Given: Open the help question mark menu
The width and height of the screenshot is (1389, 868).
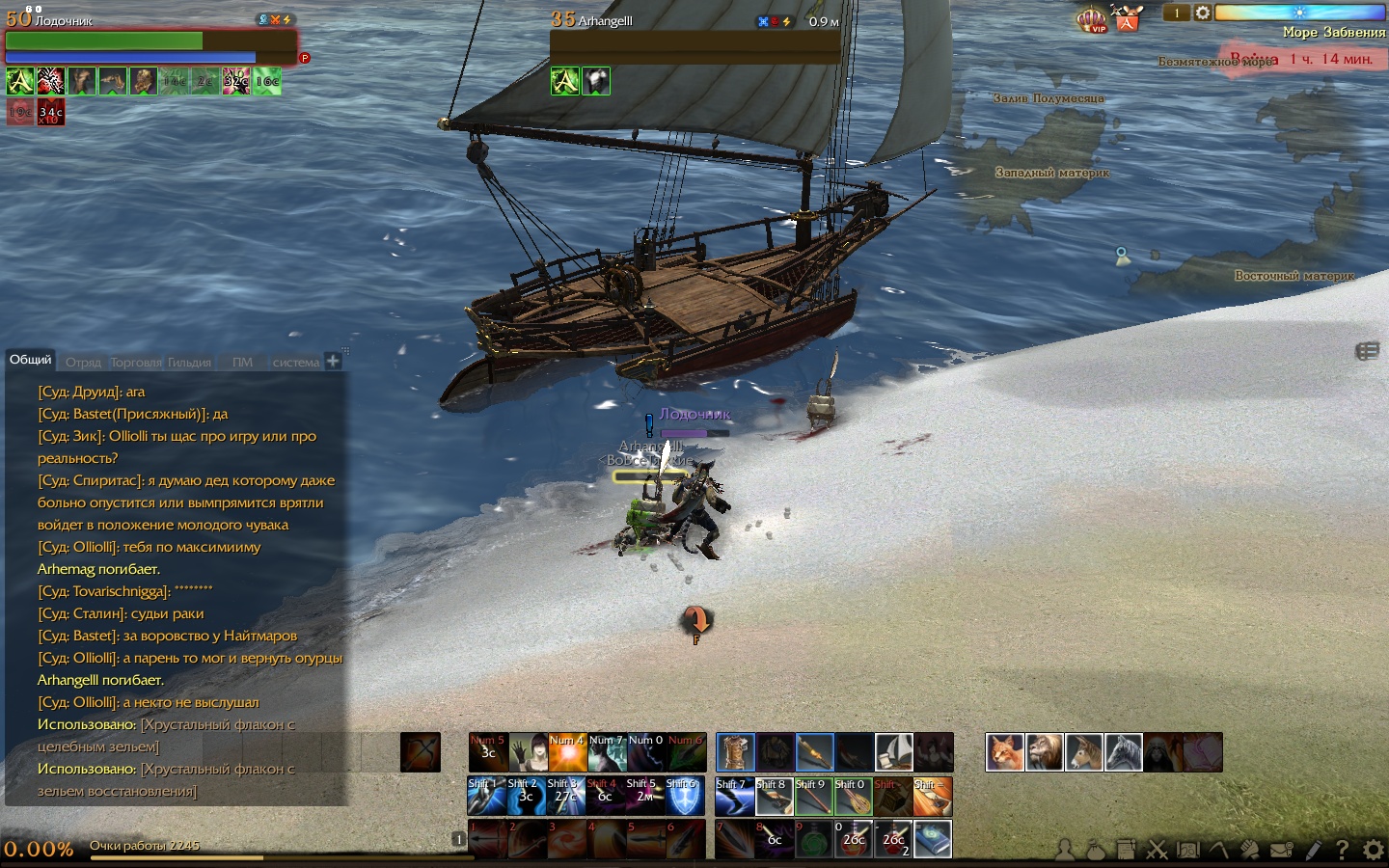Looking at the screenshot, I should click(x=1342, y=850).
